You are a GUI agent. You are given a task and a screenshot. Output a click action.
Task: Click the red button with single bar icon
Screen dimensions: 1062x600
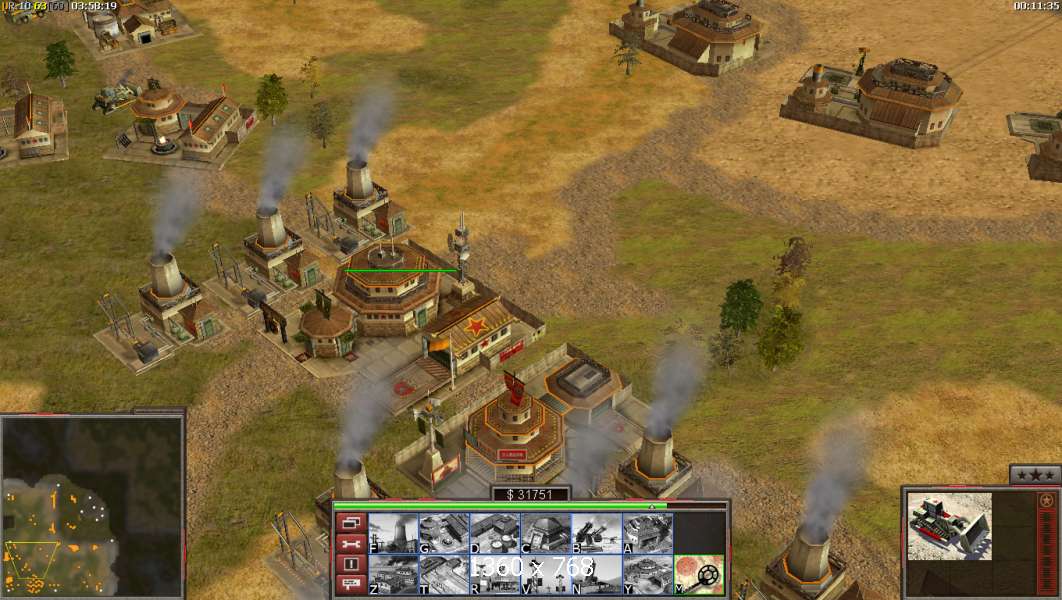point(351,565)
